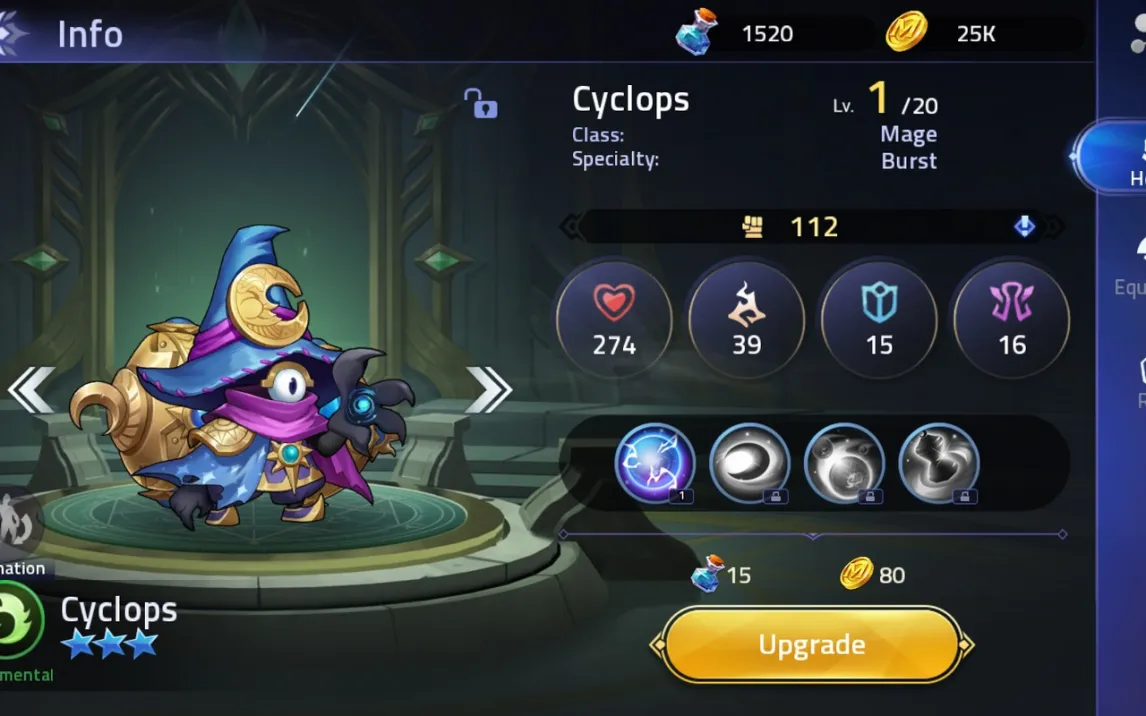Select the locked glowing comet skill icon
1146x716 pixels.
(x=749, y=463)
